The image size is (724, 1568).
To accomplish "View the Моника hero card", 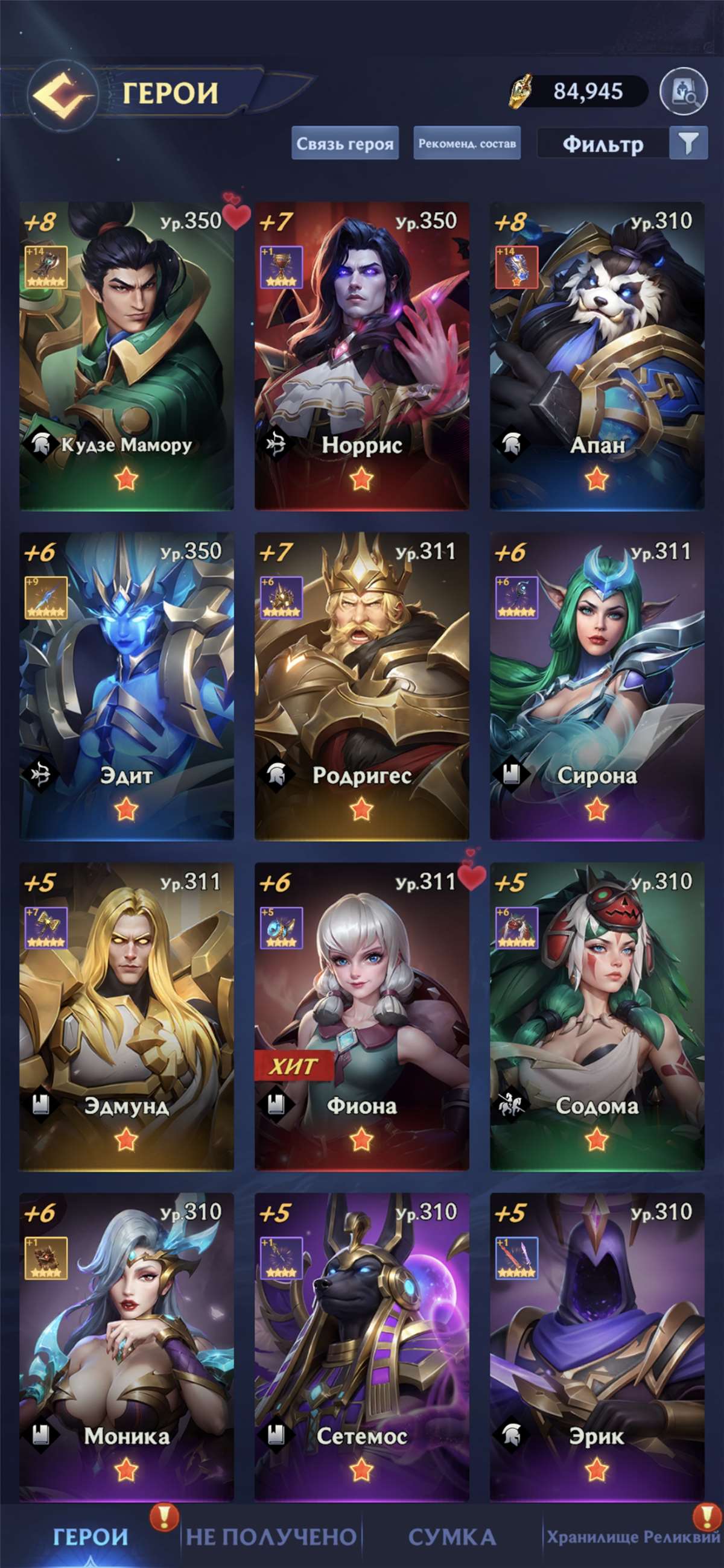I will pos(127,1347).
